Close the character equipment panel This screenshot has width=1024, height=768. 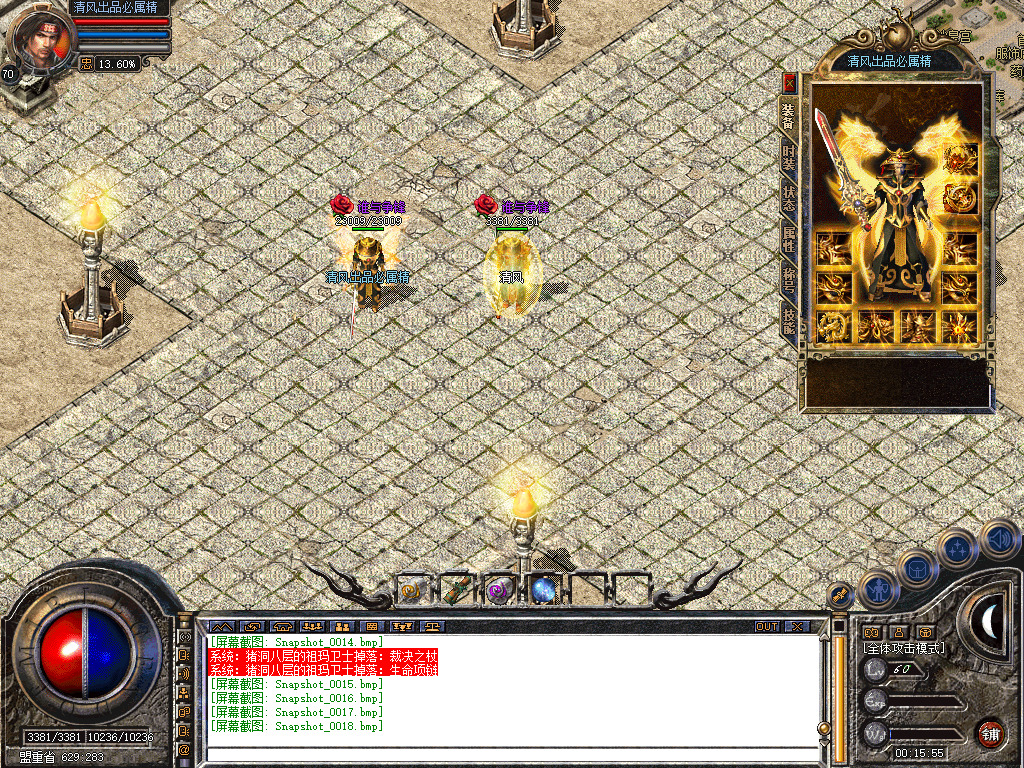pos(789,83)
